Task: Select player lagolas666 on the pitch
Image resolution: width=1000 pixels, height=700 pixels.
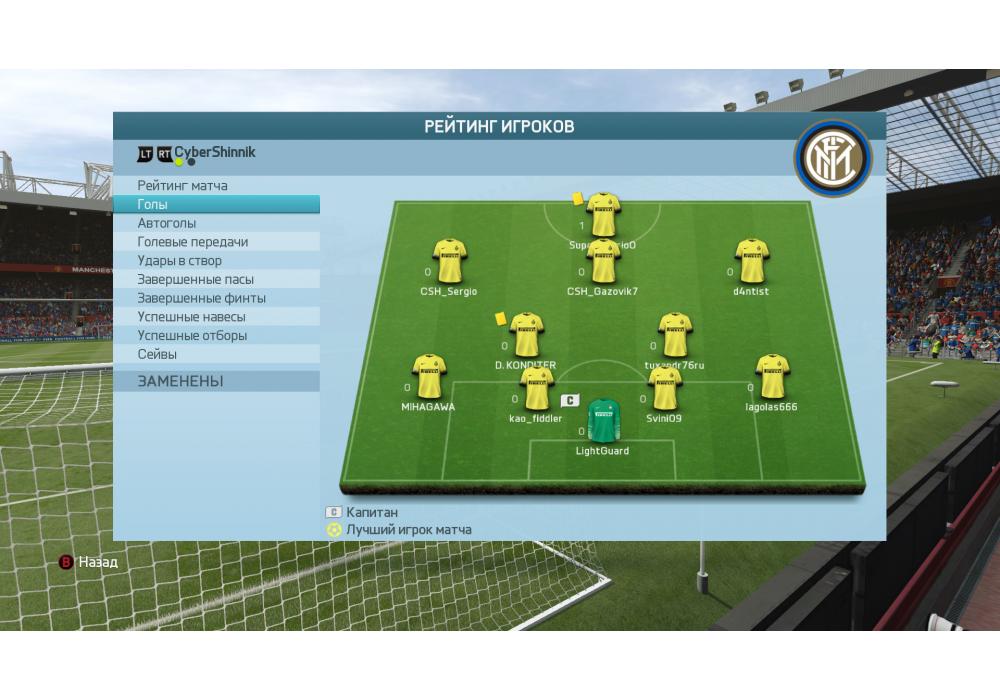Action: [772, 376]
